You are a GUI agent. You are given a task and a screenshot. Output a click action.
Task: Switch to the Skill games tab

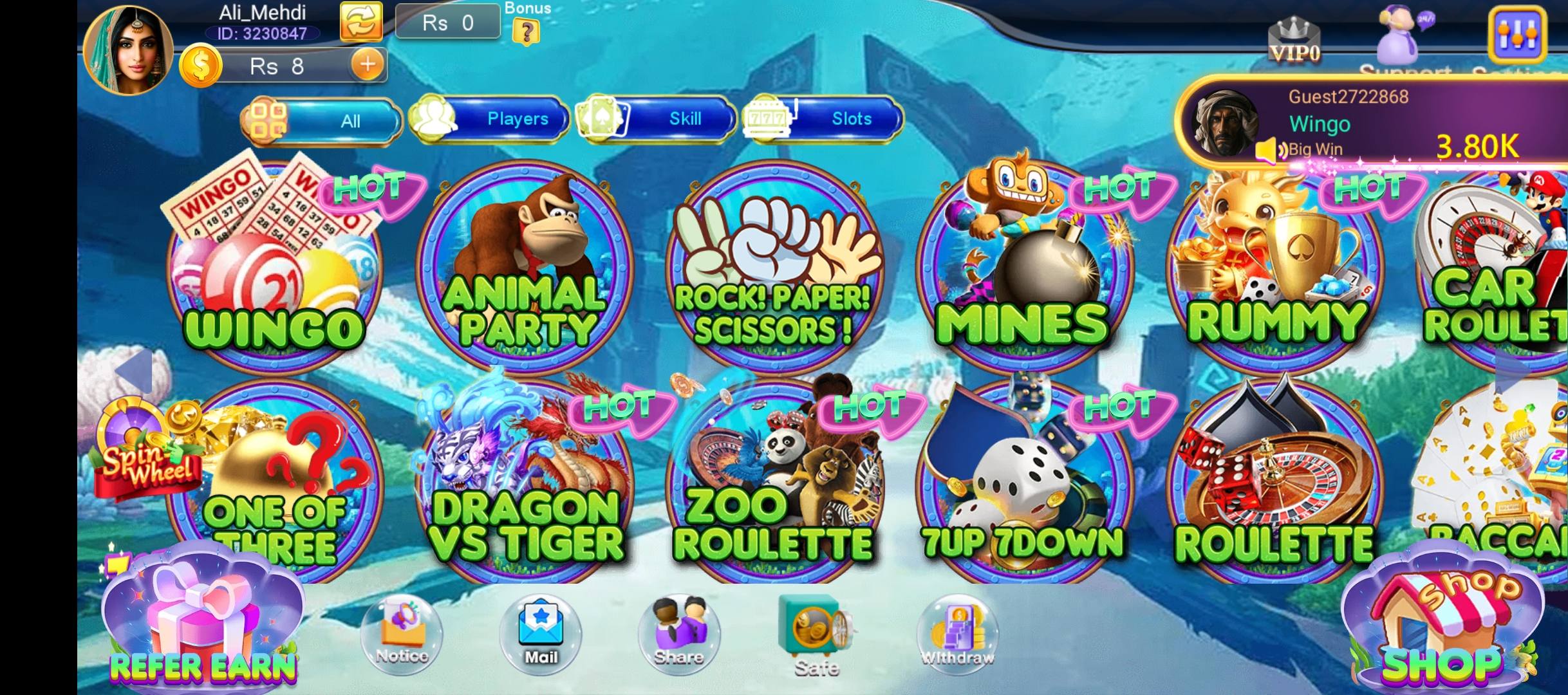click(685, 118)
